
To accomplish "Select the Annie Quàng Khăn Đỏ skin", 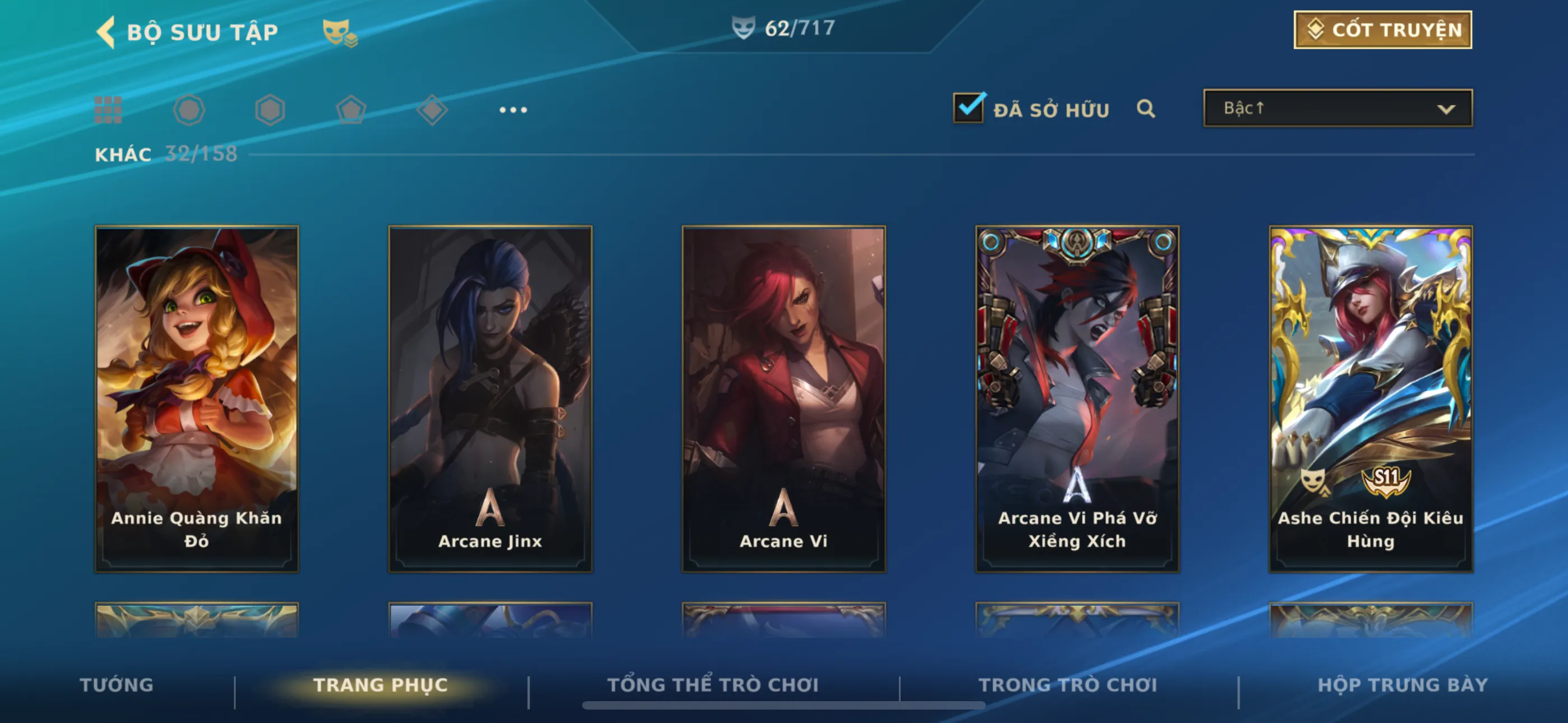I will pos(197,398).
